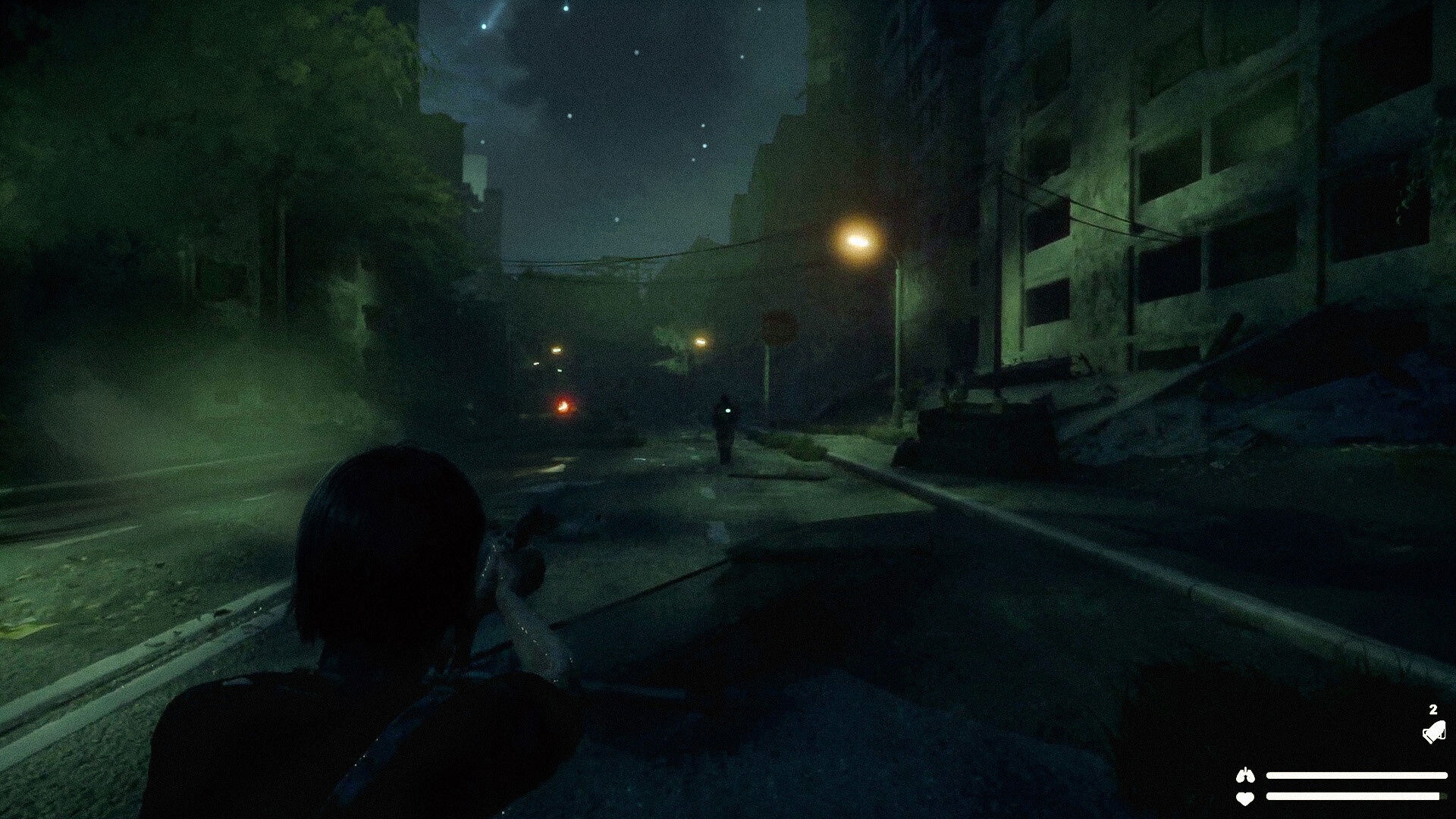Click the bullet ammo icon
The image size is (1456, 819).
pos(1432,732)
